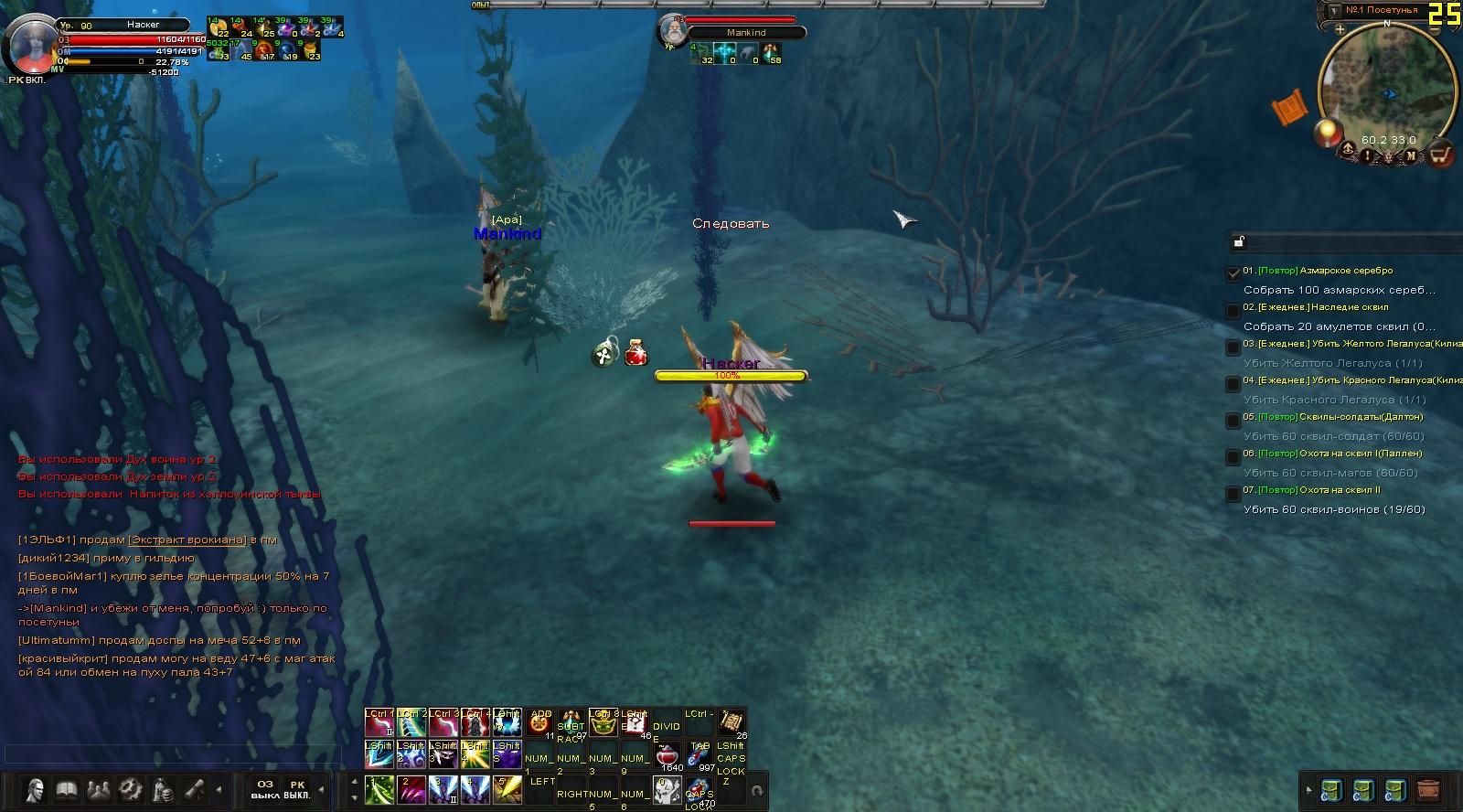Open the open-book menu icon
Viewport: 1463px width, 812px height.
tap(67, 789)
